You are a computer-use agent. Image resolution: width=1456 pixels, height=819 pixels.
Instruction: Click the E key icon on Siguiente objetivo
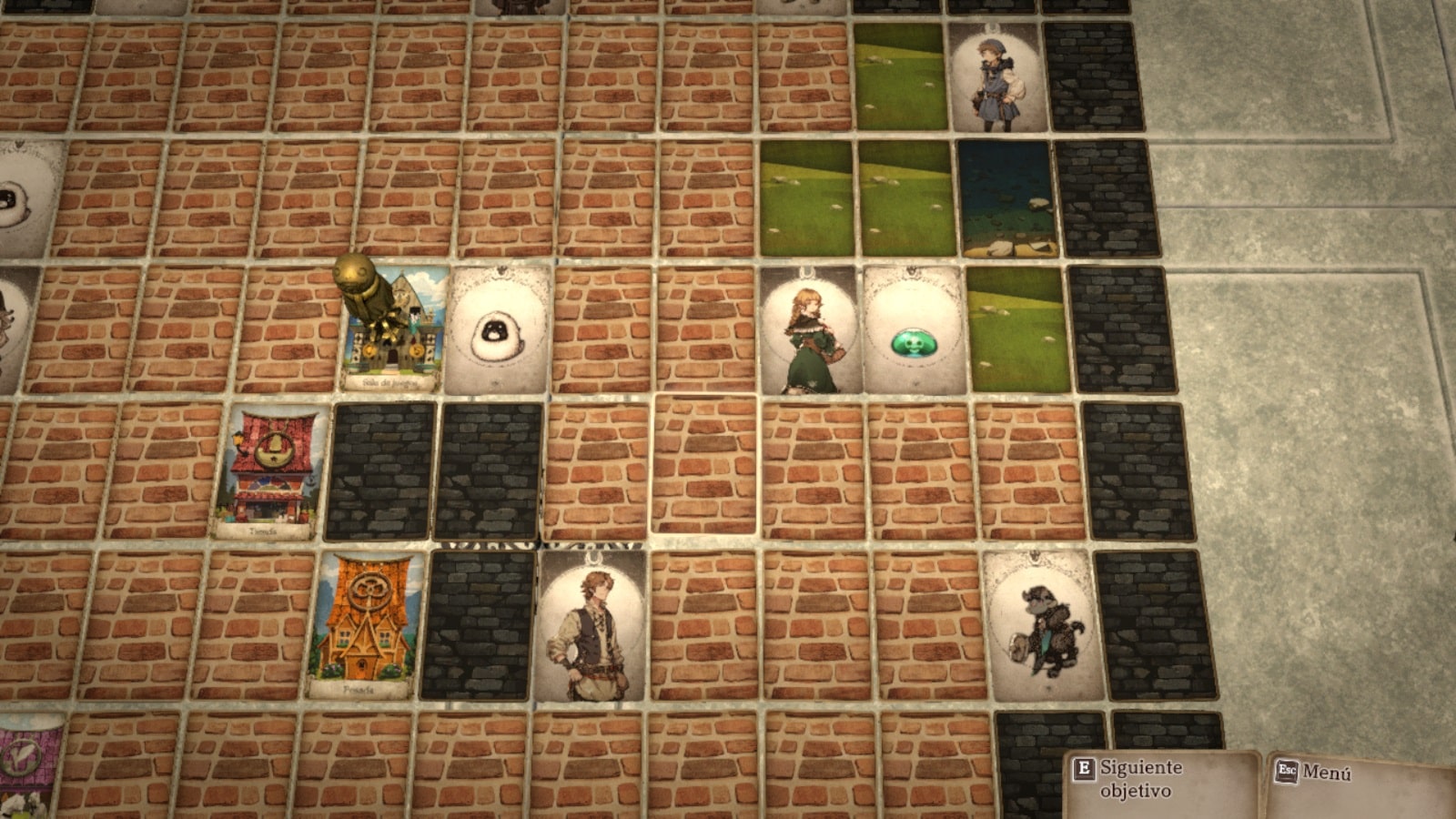coord(1084,767)
